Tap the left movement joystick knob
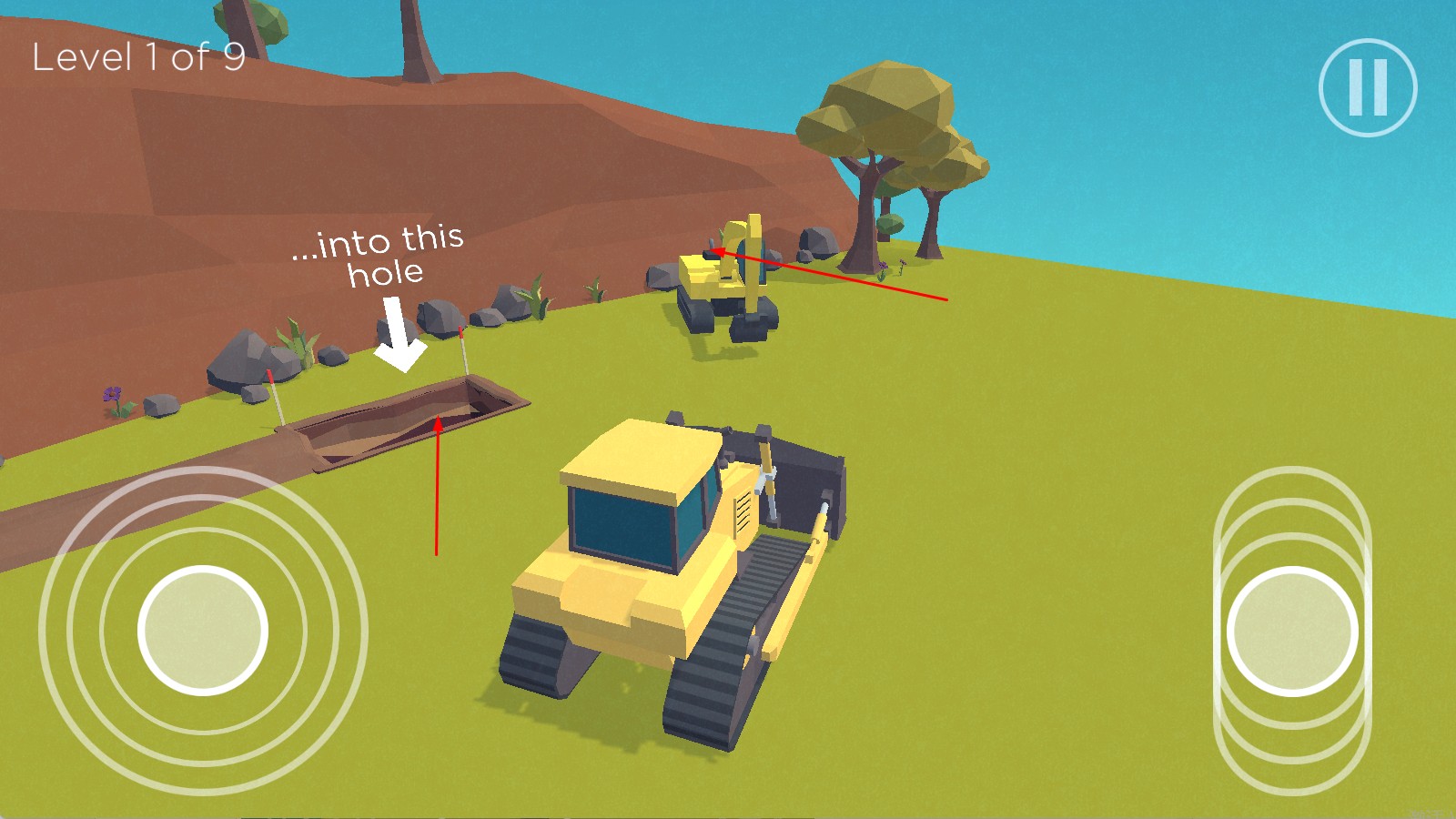Image resolution: width=1456 pixels, height=819 pixels. pyautogui.click(x=203, y=630)
